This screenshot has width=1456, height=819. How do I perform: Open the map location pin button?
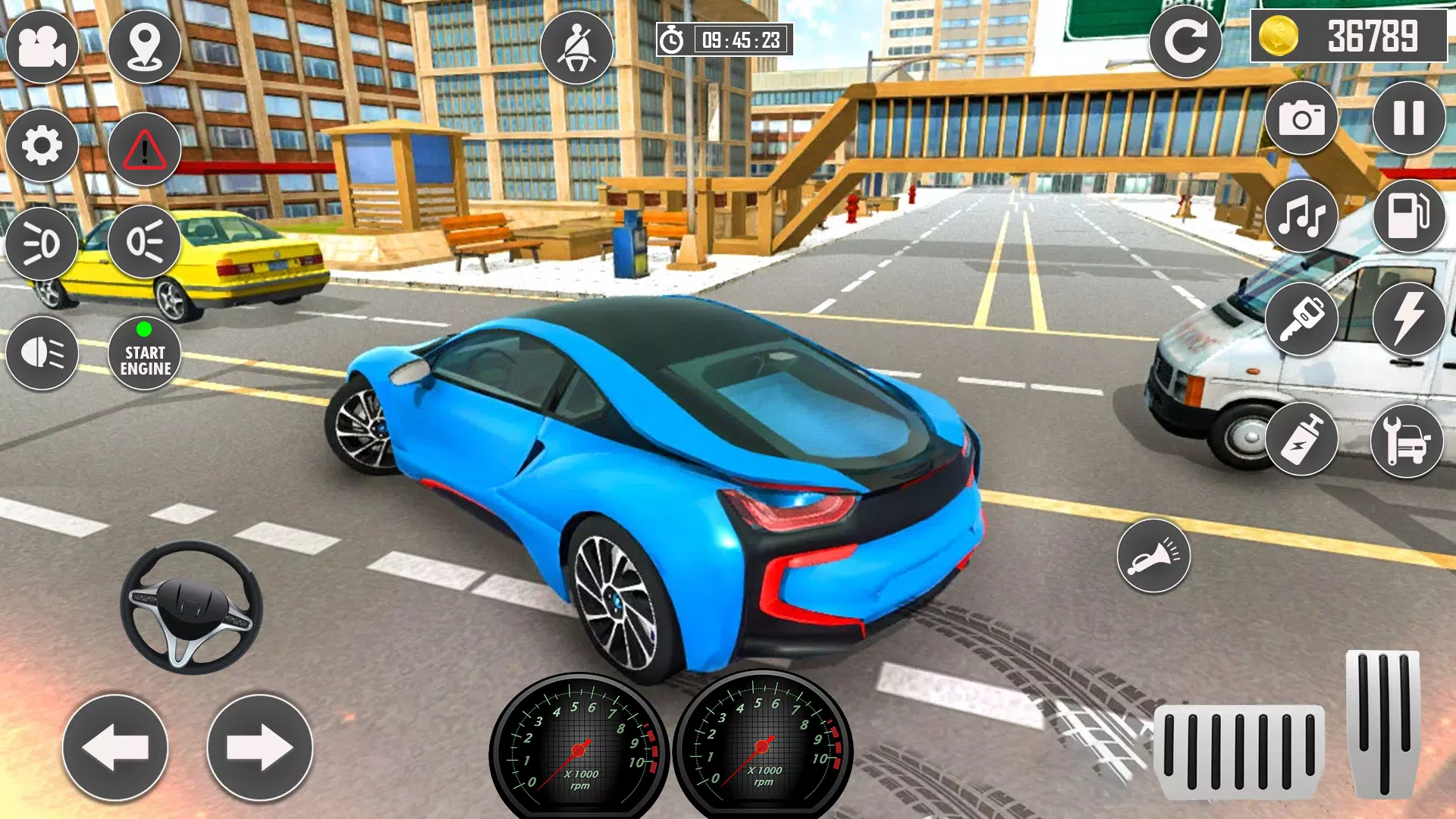click(x=144, y=46)
